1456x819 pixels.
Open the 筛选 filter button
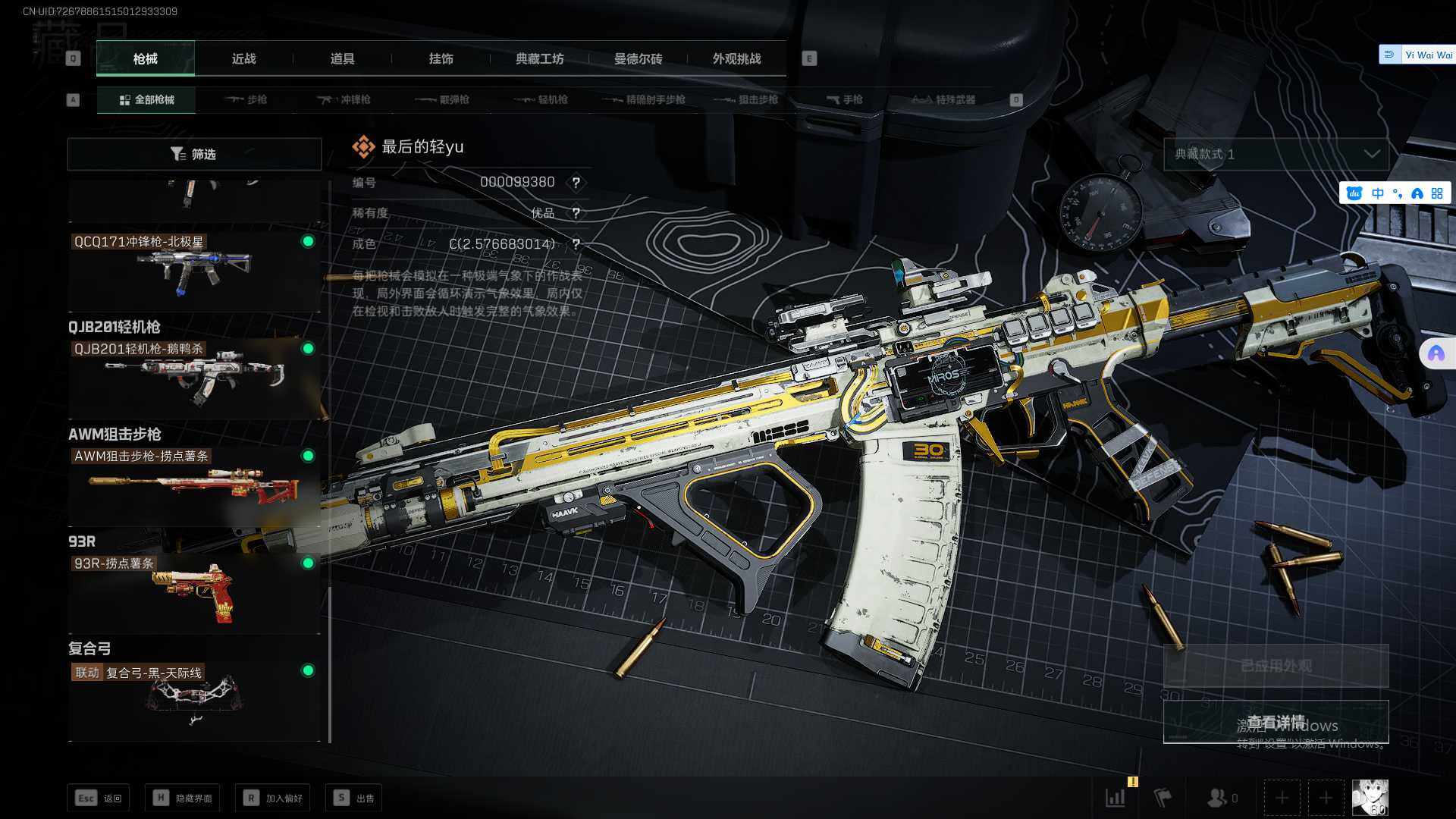pyautogui.click(x=194, y=154)
